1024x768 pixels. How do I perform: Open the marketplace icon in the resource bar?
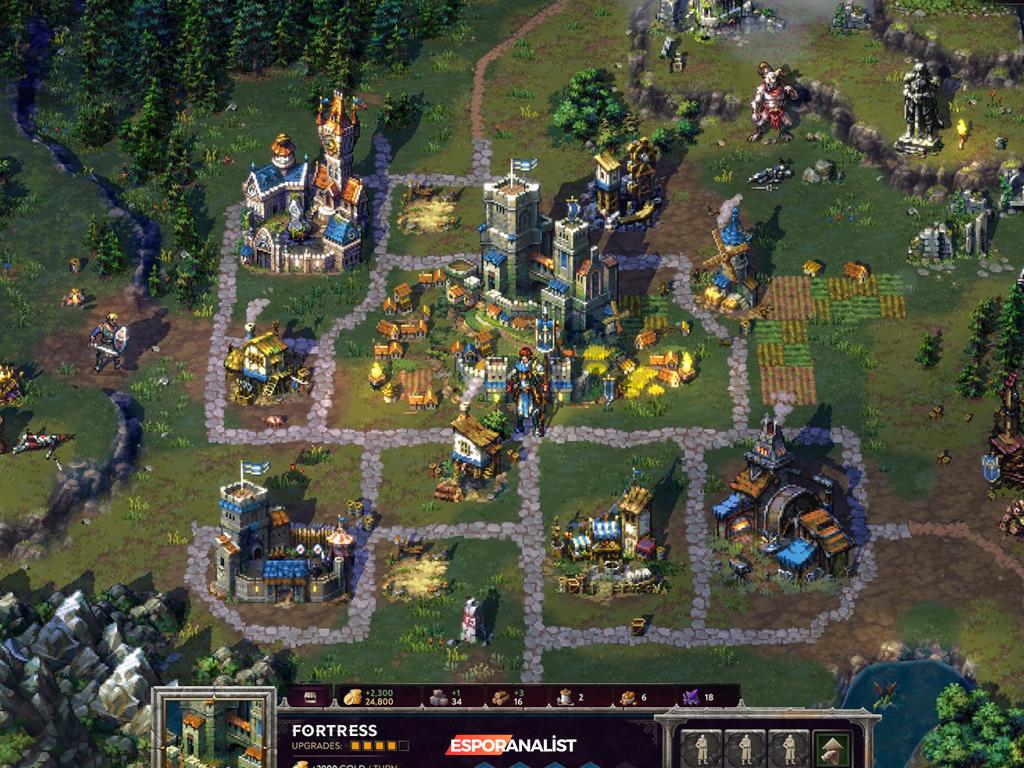[x=310, y=697]
